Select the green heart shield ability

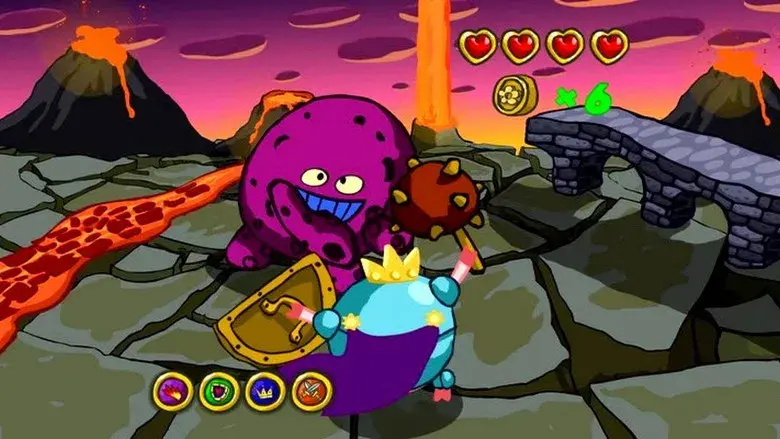coord(220,391)
